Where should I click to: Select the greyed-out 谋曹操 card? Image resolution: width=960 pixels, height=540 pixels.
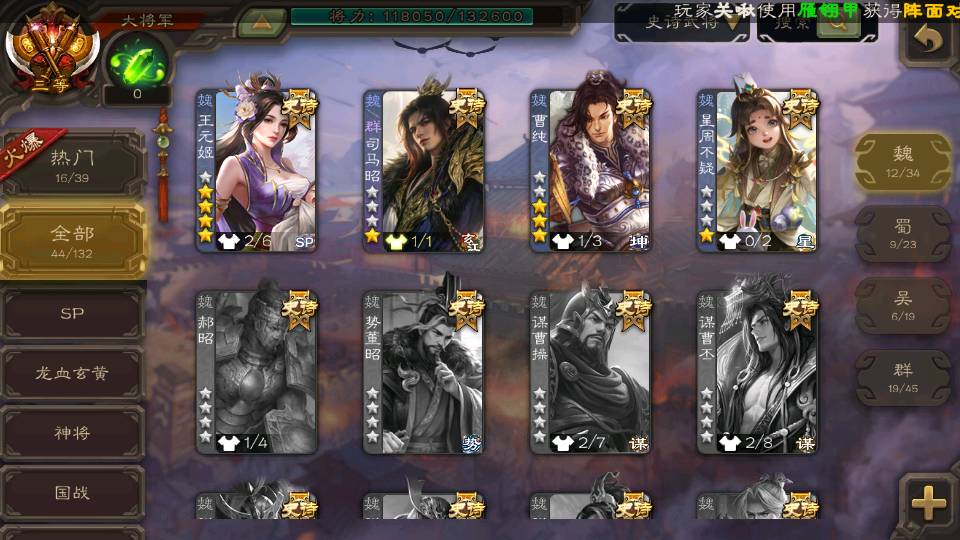click(590, 372)
